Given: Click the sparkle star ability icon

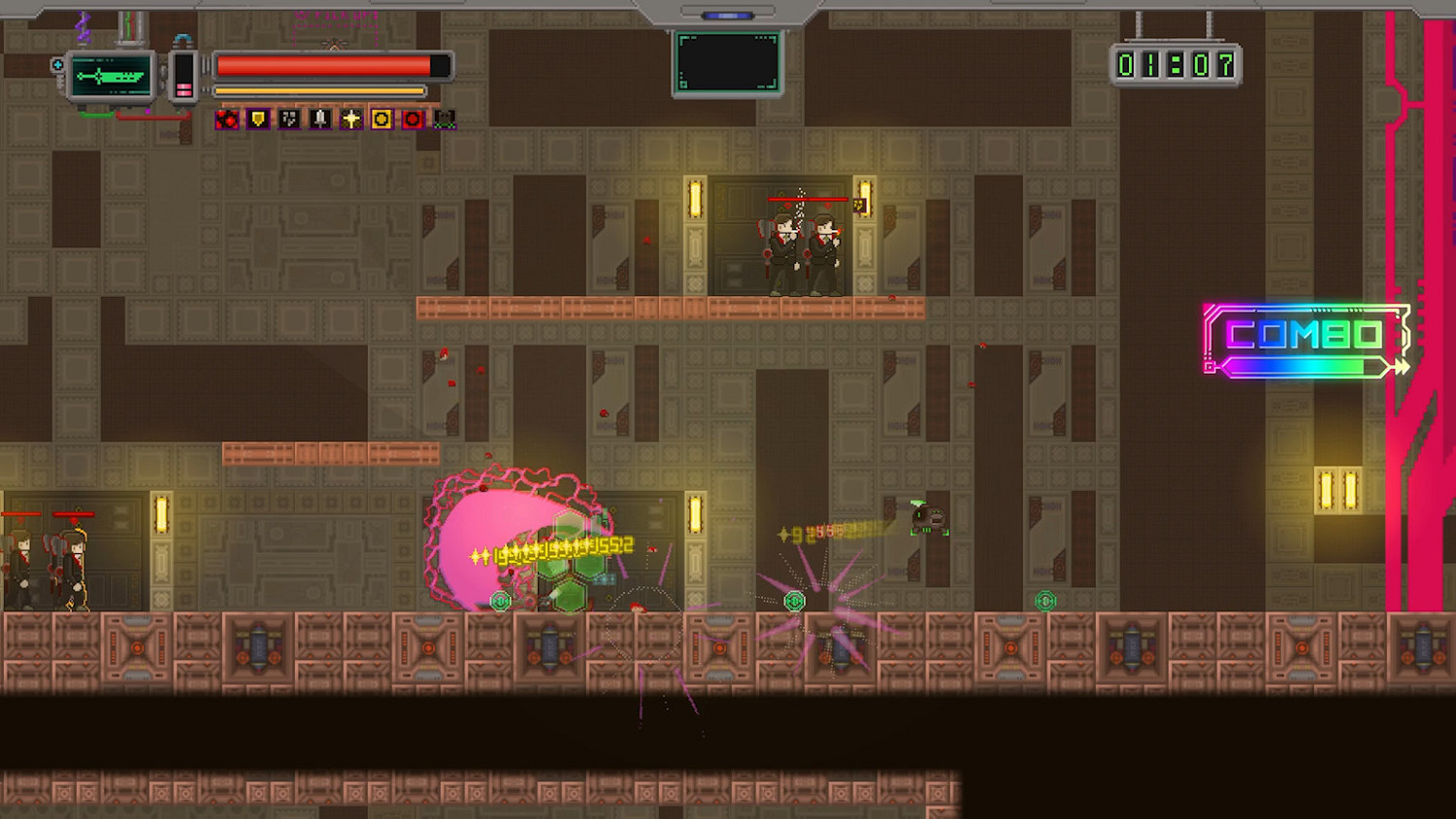Looking at the screenshot, I should pos(350,119).
